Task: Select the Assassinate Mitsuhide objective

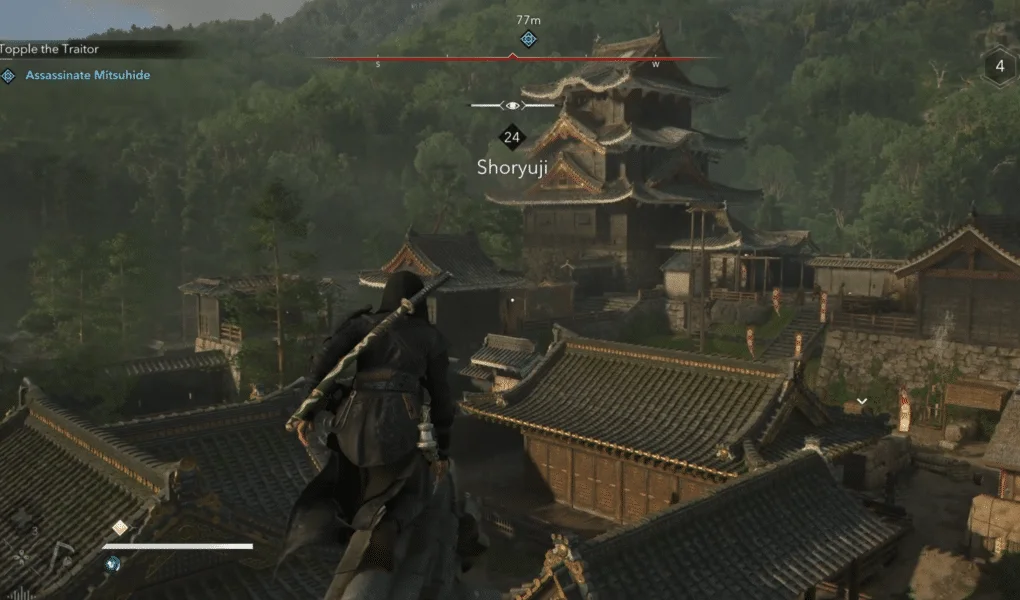Action: [x=87, y=75]
